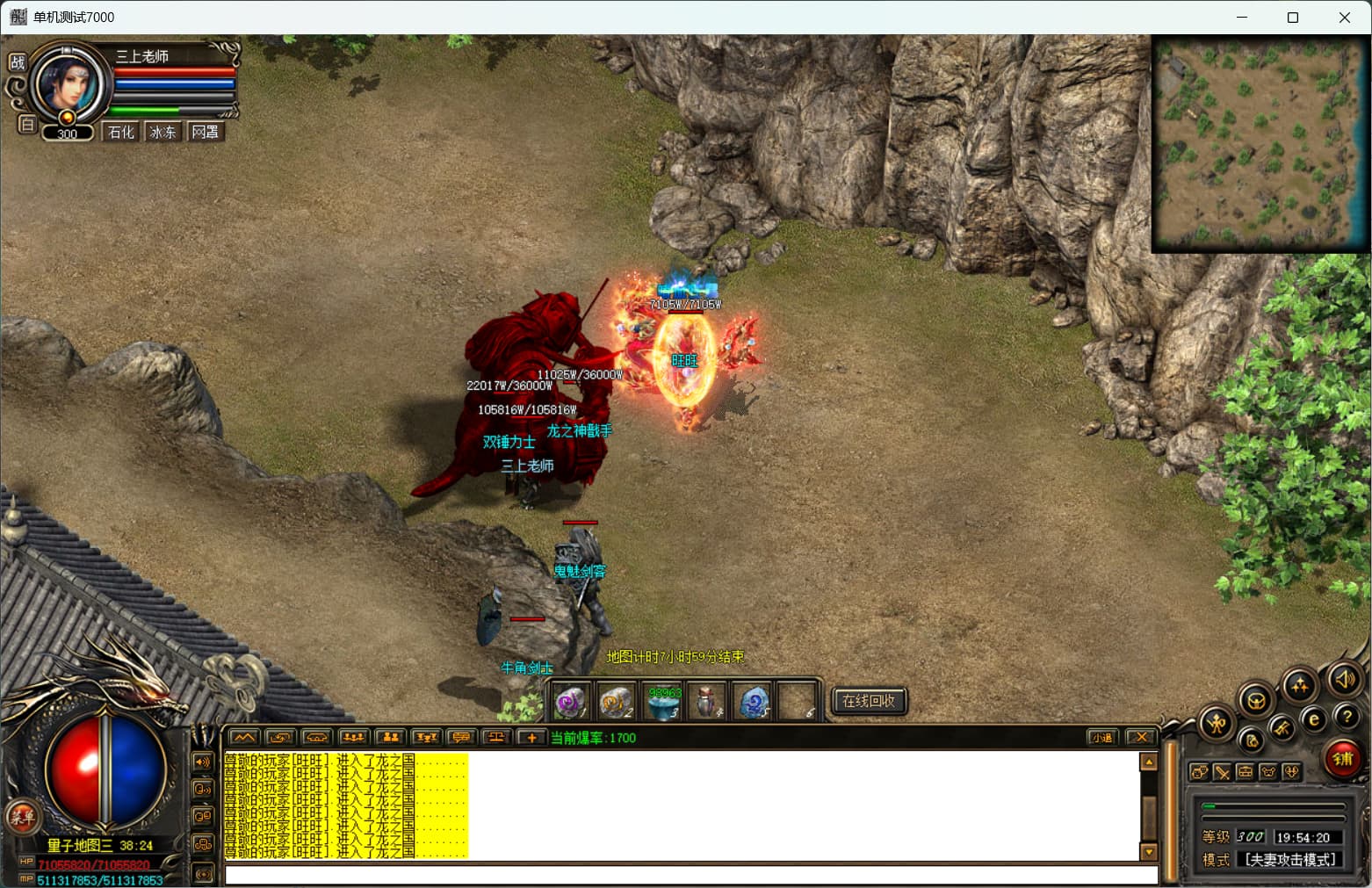
Task: Close the chat panel with the X button
Action: [1140, 738]
